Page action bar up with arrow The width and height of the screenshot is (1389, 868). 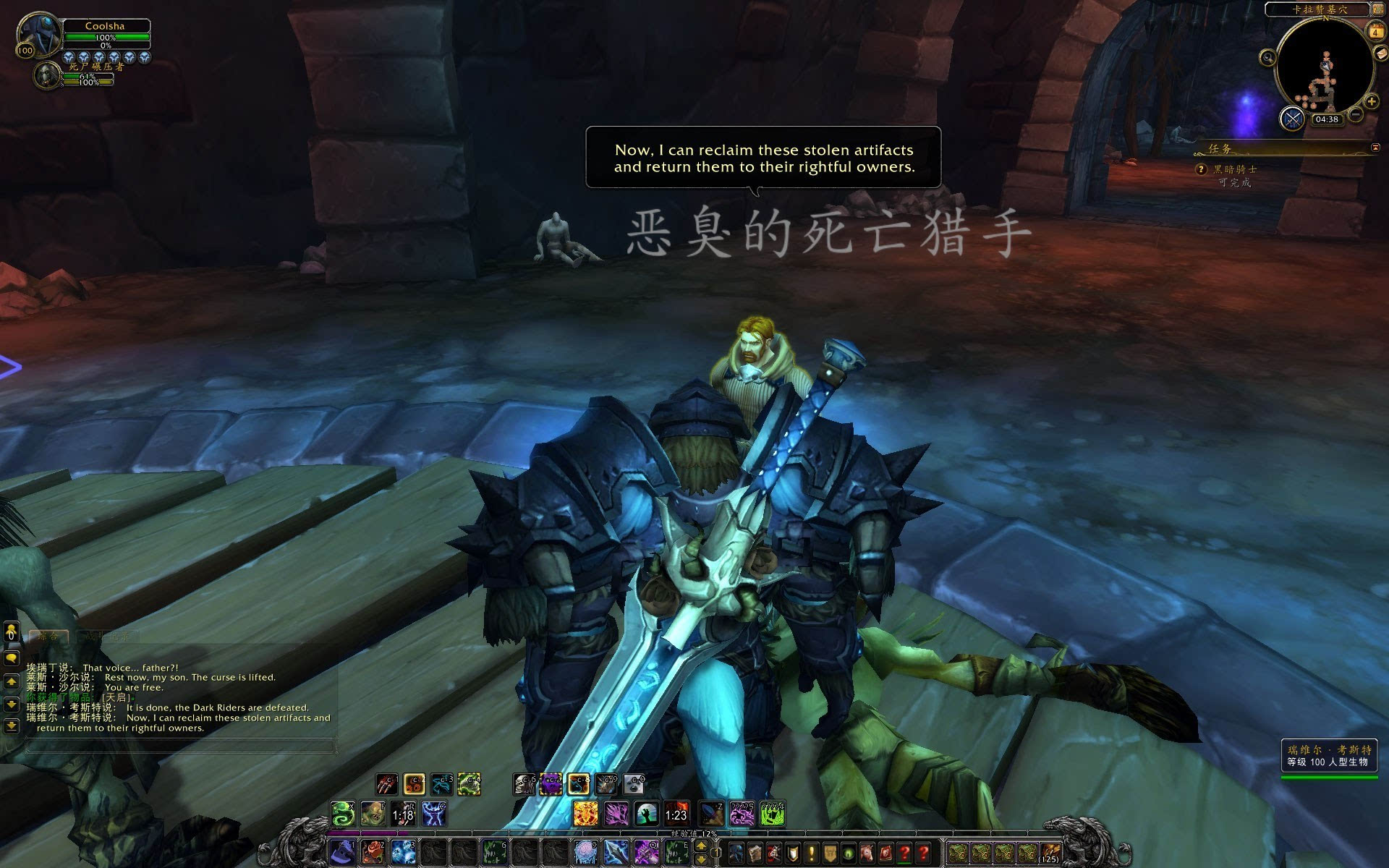pos(701,846)
